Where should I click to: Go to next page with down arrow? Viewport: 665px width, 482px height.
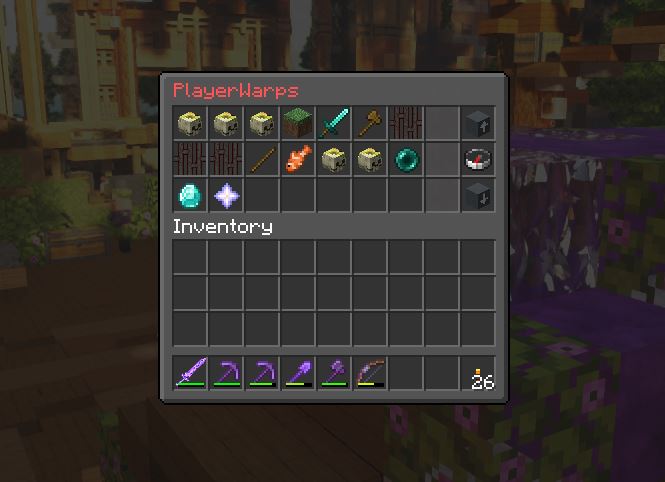pos(477,195)
